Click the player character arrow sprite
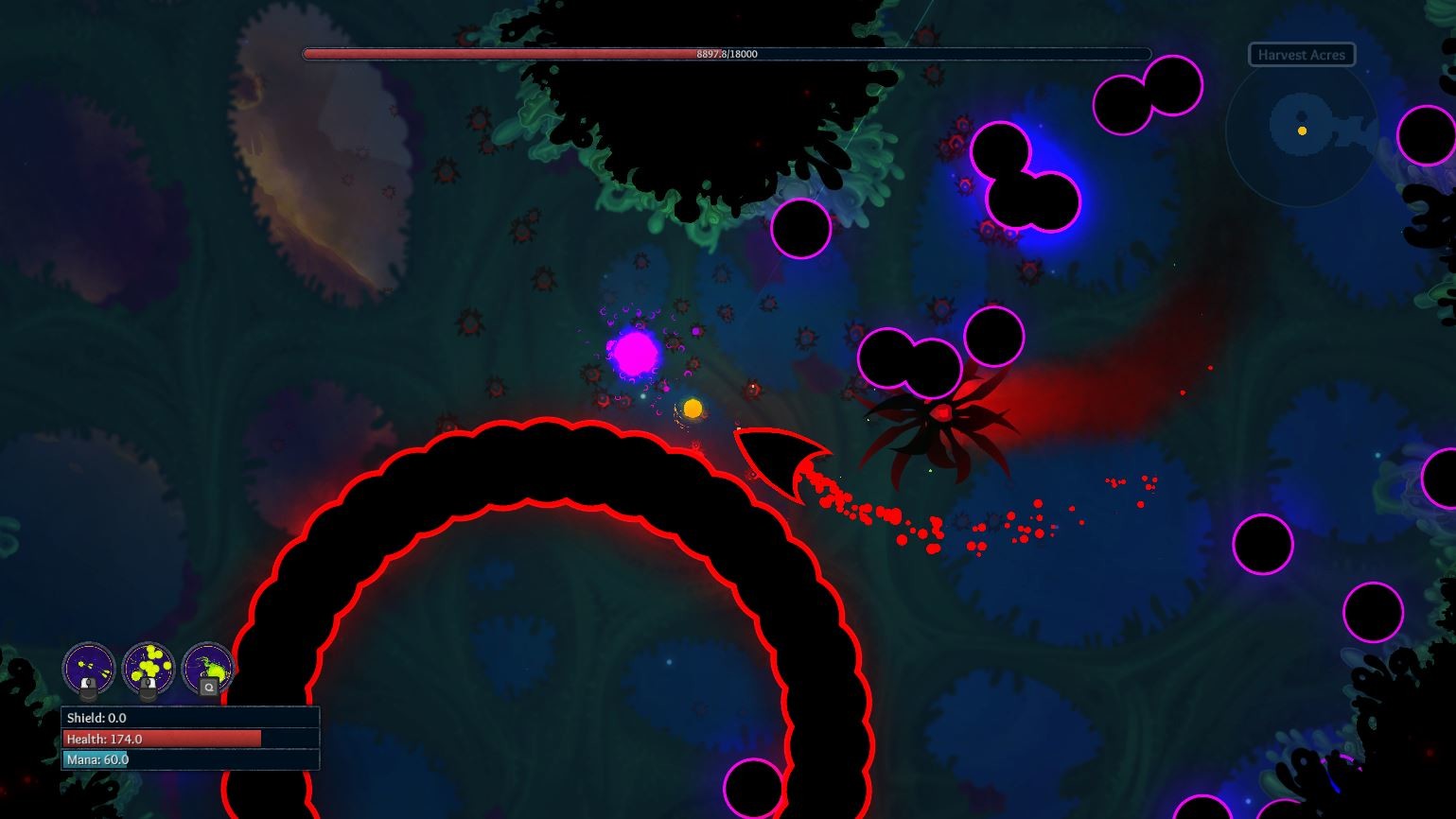 [x=774, y=460]
